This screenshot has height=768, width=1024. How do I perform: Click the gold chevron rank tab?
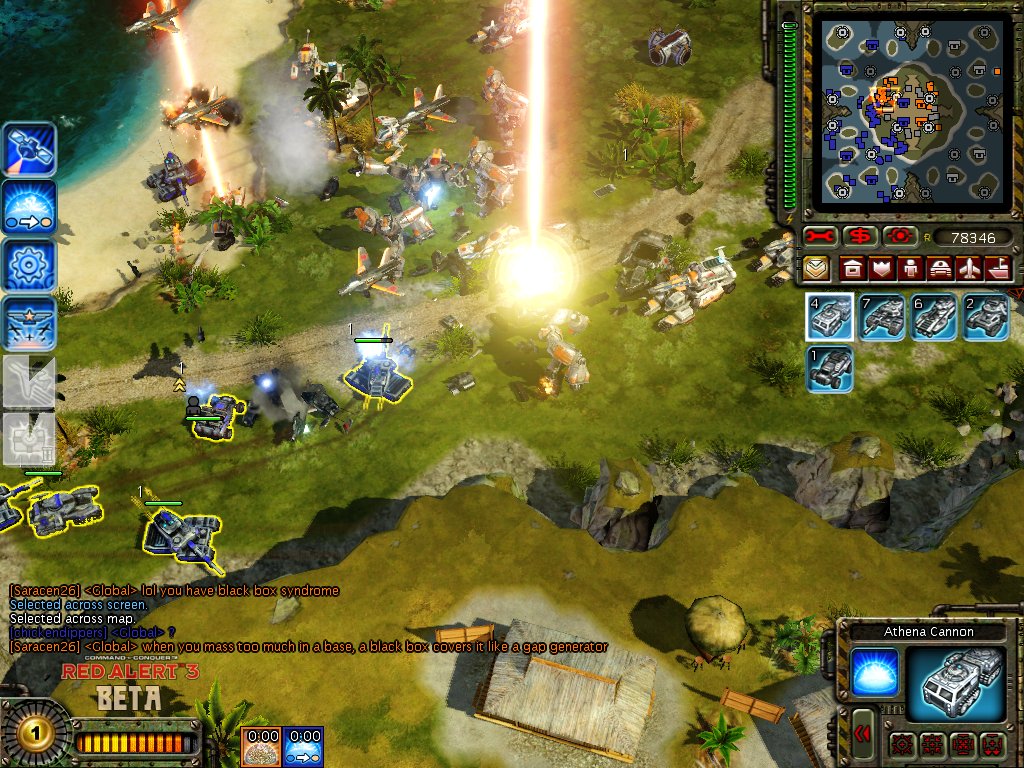coord(815,268)
